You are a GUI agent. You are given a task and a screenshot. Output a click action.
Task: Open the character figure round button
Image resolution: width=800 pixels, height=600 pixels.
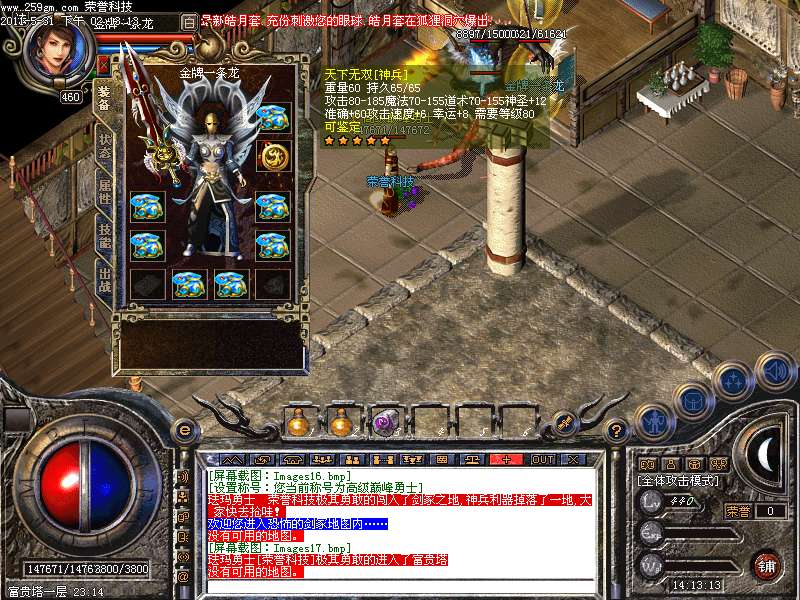click(x=655, y=421)
